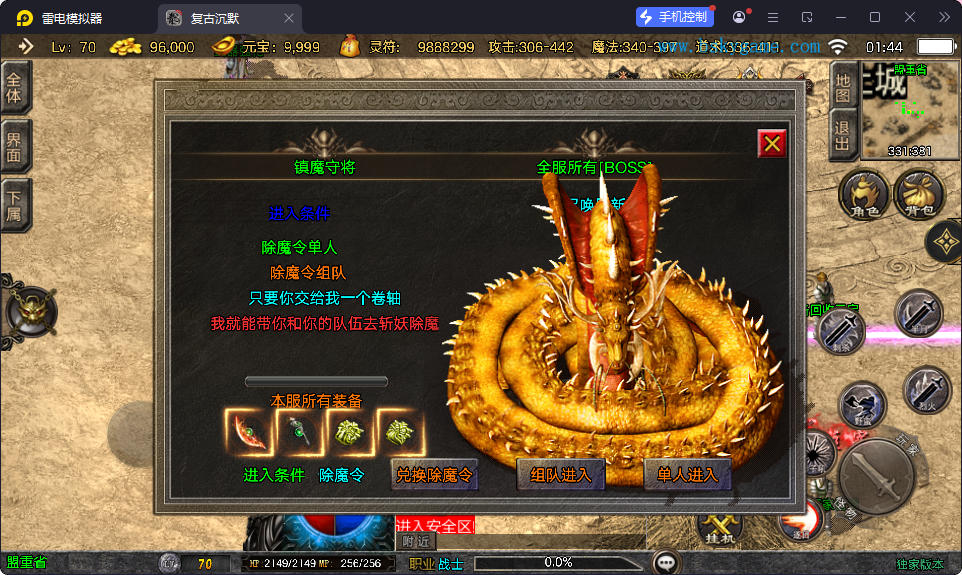This screenshot has width=962, height=575.
Task: Open the 手机控制 phone control button
Action: (675, 17)
